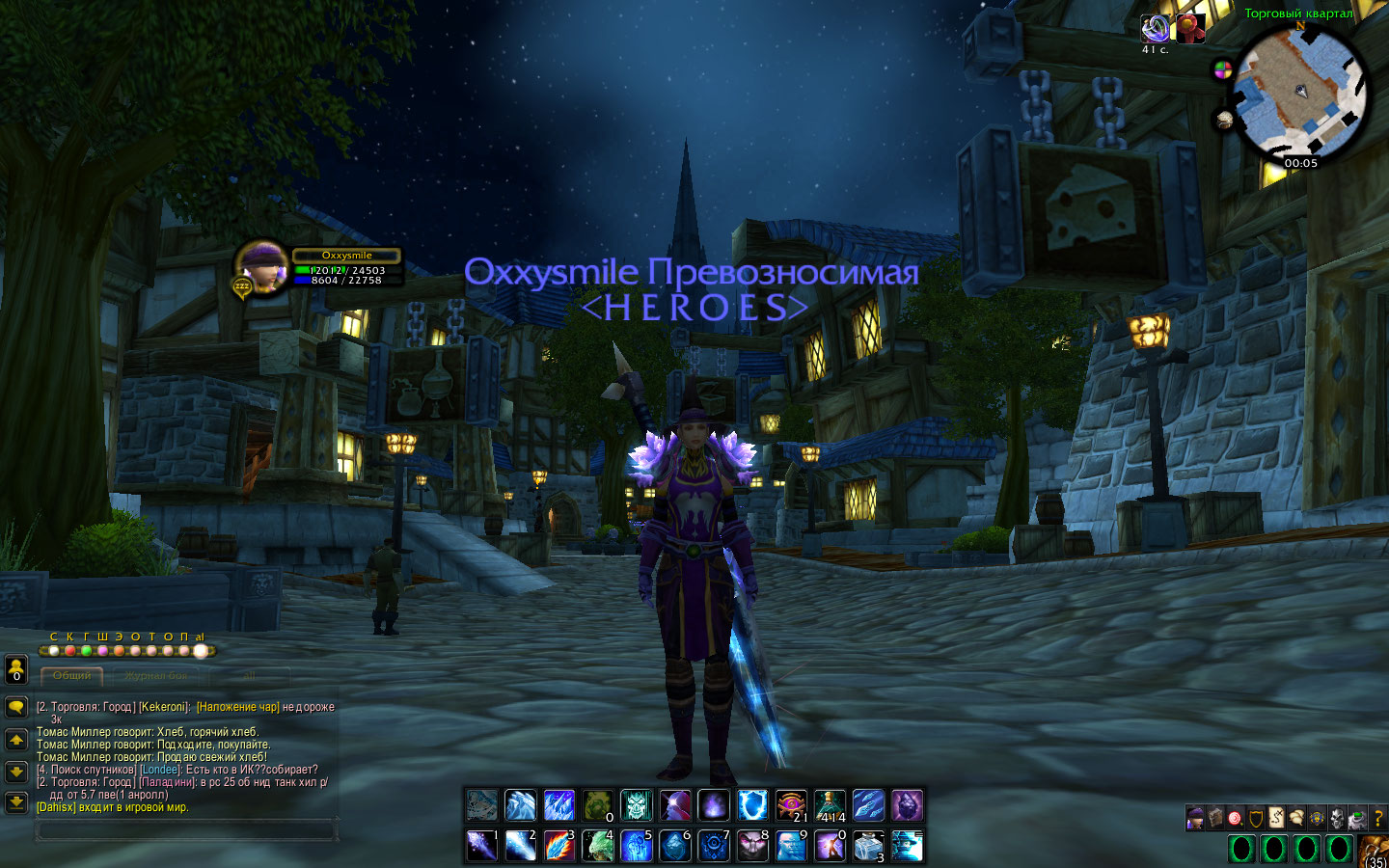Summon the water elemental in slot 9
Image resolution: width=1389 pixels, height=868 pixels.
791,845
